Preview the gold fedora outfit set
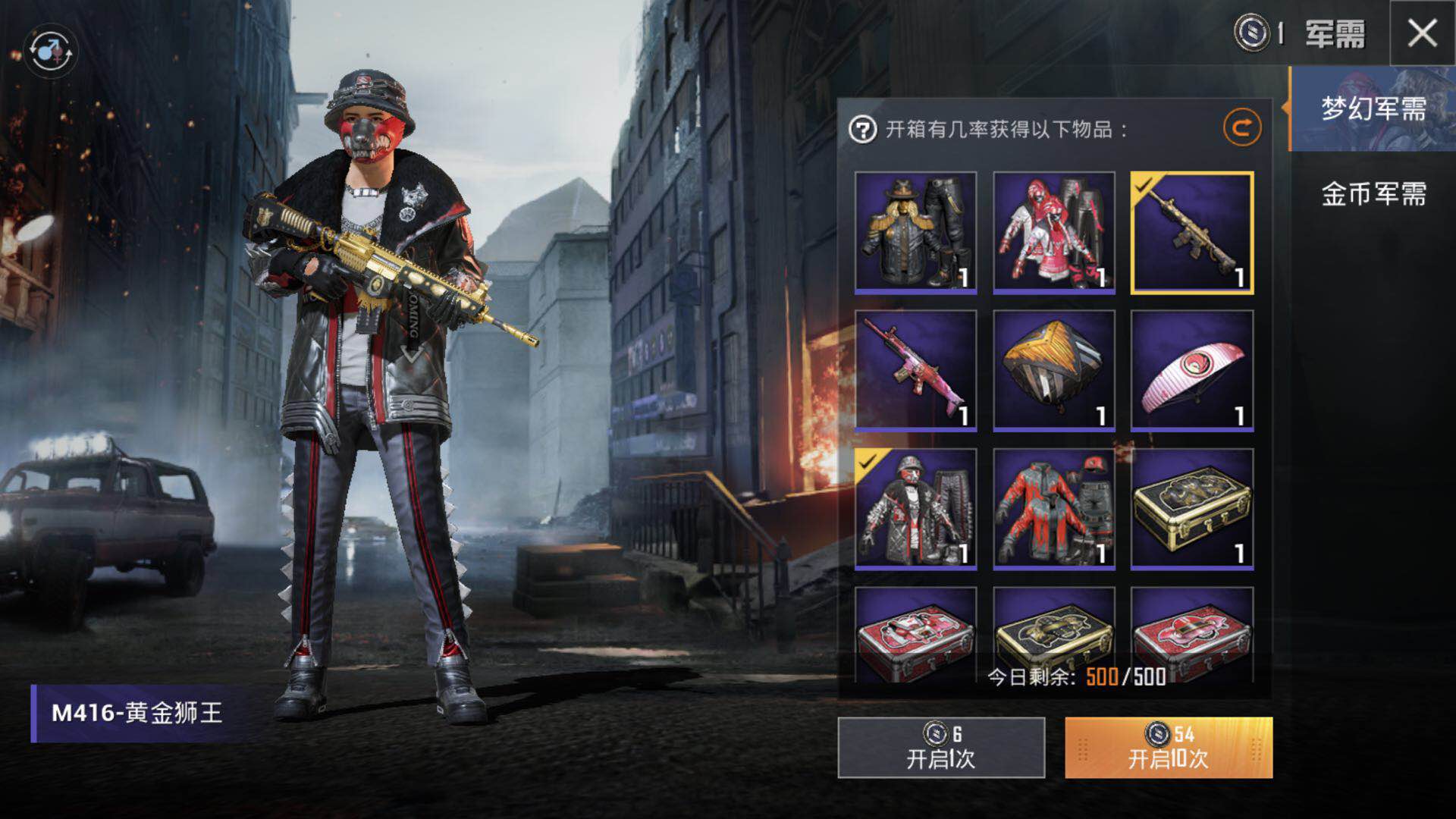This screenshot has width=1456, height=819. [x=915, y=233]
